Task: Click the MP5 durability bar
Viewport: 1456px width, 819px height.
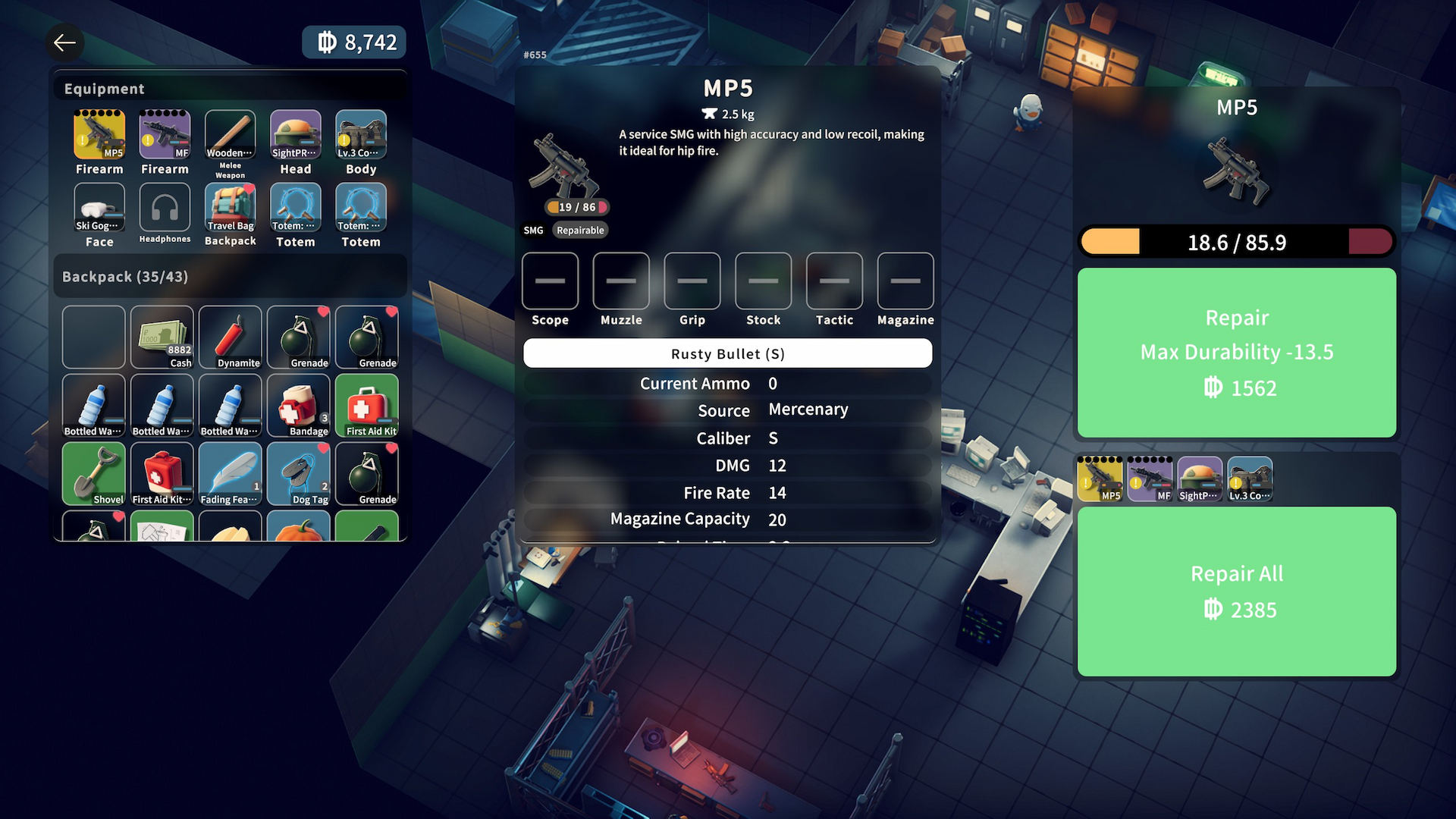Action: pyautogui.click(x=1236, y=241)
